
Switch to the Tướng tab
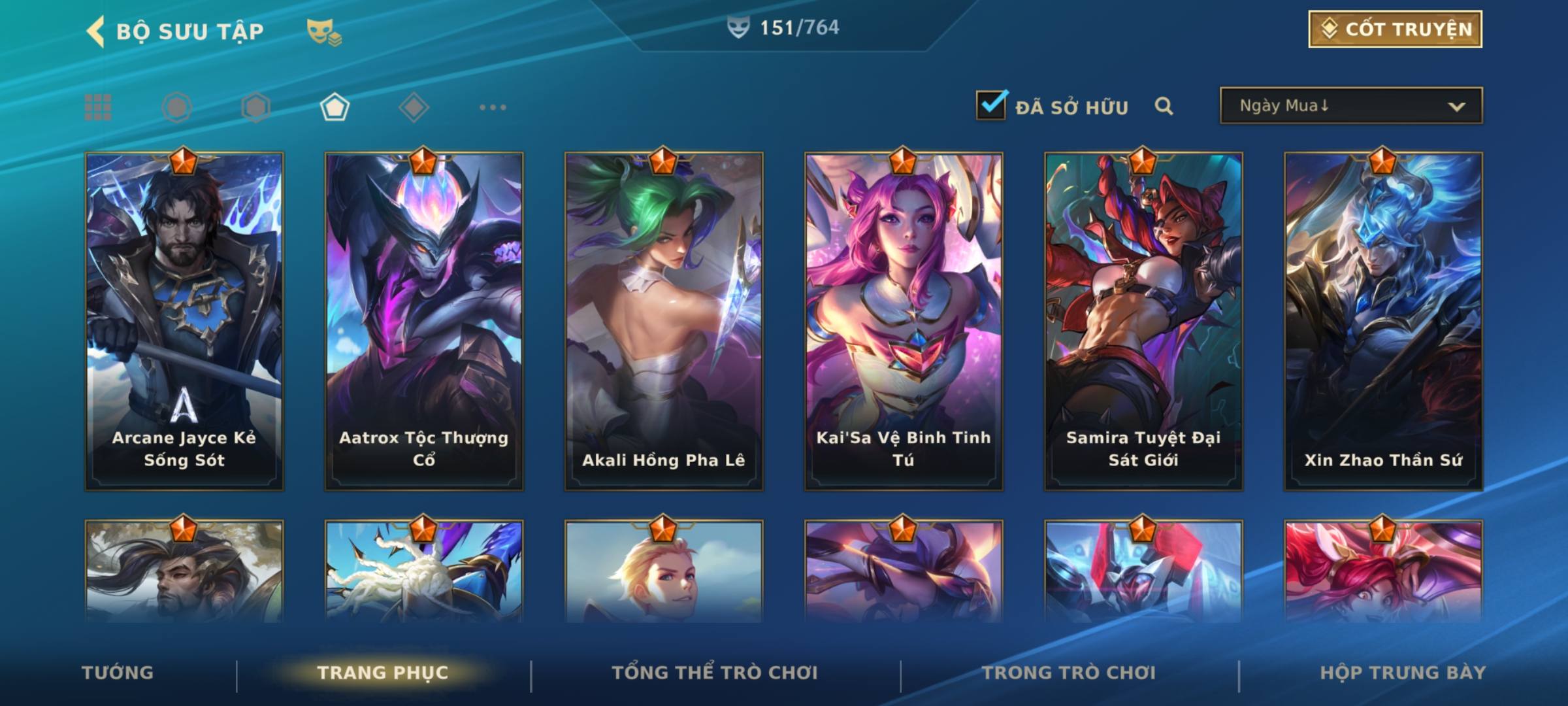(x=118, y=673)
